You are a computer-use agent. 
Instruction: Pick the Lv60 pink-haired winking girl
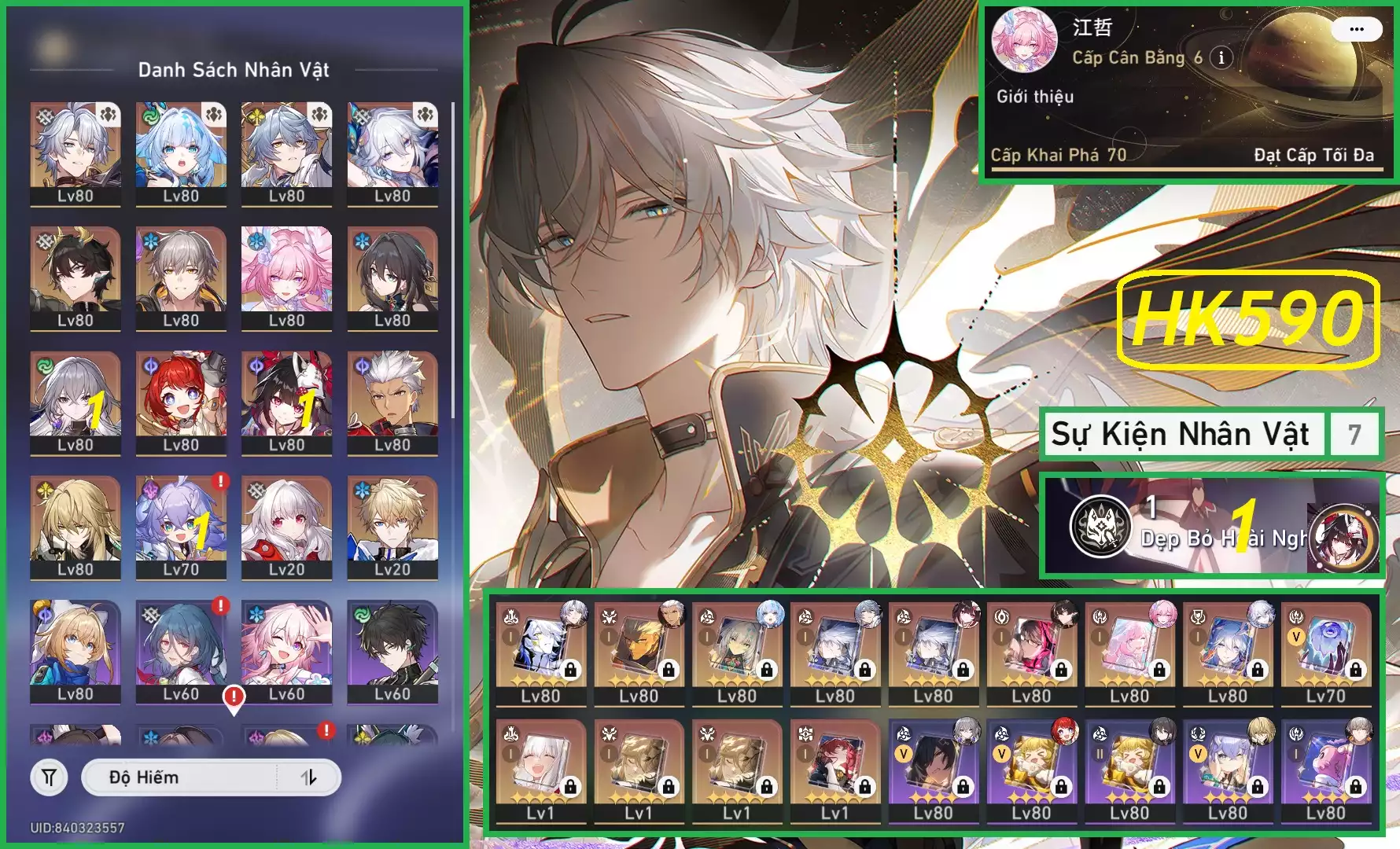click(x=286, y=650)
